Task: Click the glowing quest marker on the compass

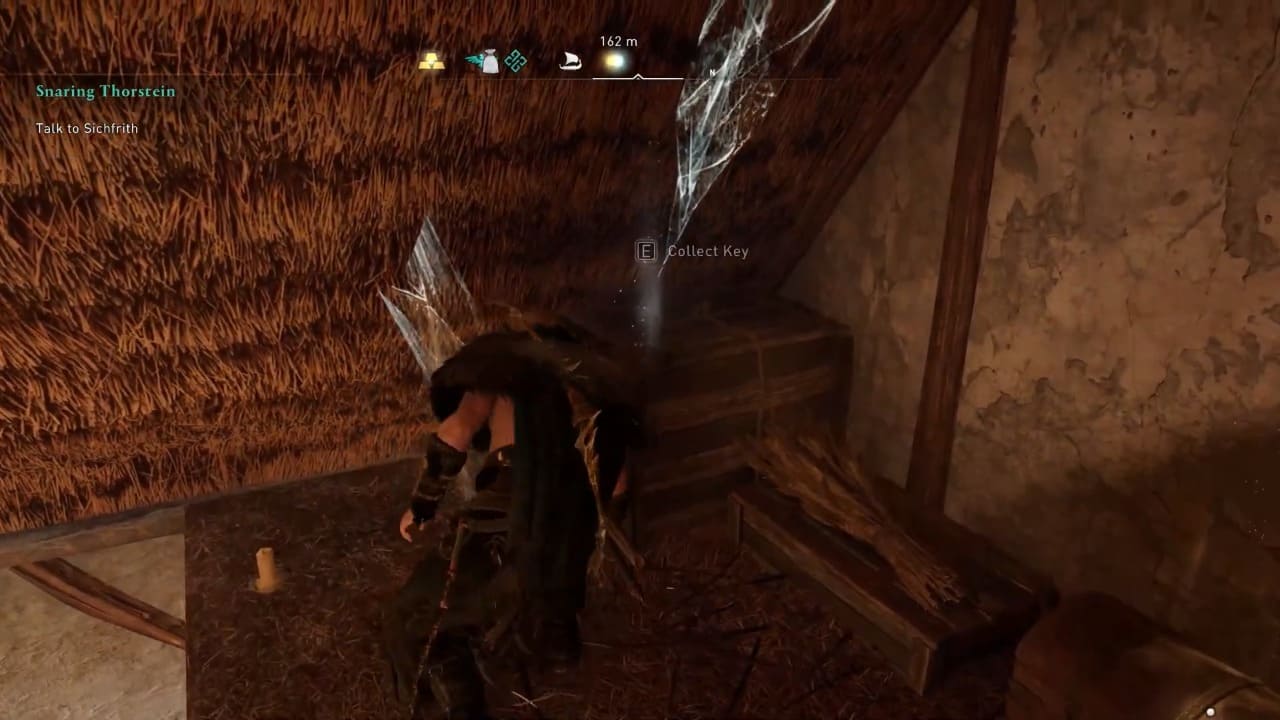Action: [x=617, y=61]
